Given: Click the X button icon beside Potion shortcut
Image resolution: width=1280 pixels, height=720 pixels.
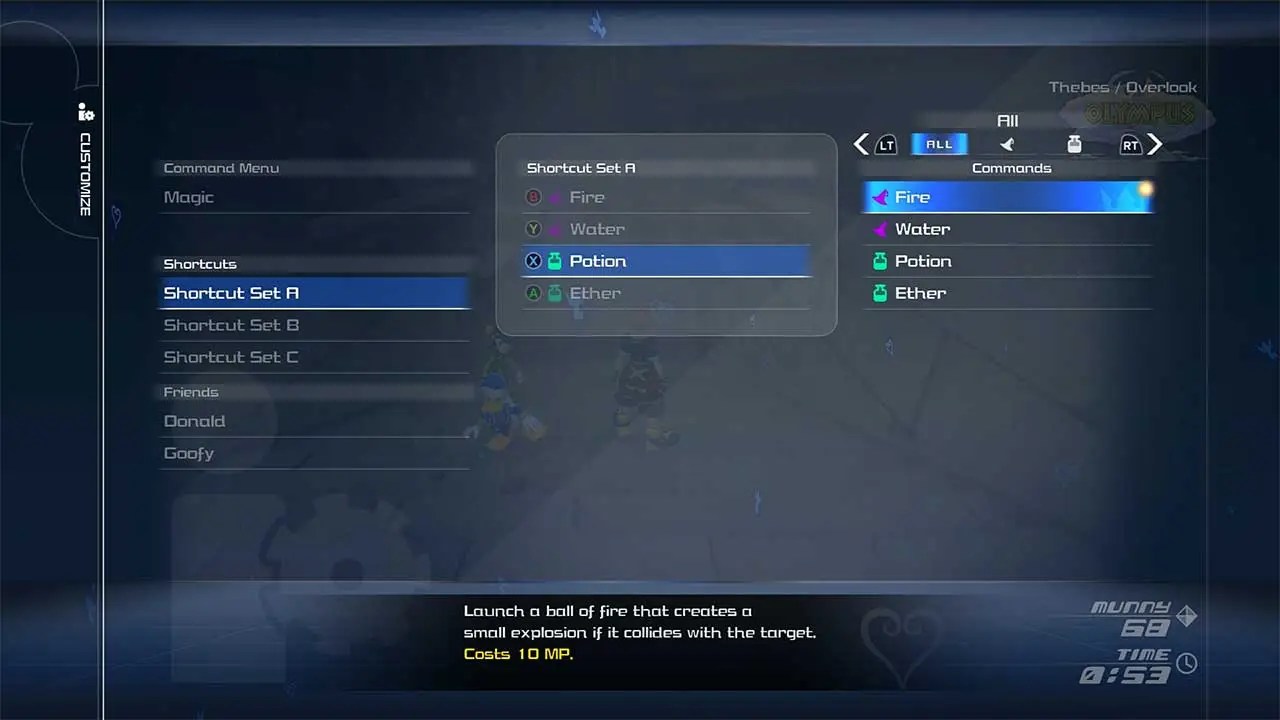Looking at the screenshot, I should (x=533, y=261).
